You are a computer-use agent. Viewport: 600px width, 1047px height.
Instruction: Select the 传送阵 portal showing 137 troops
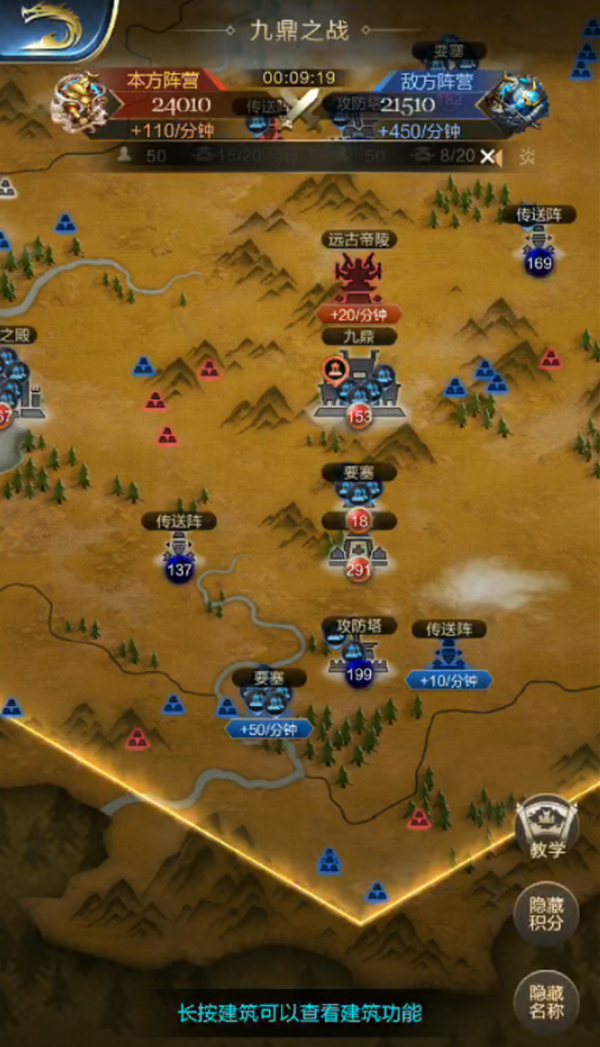click(179, 551)
